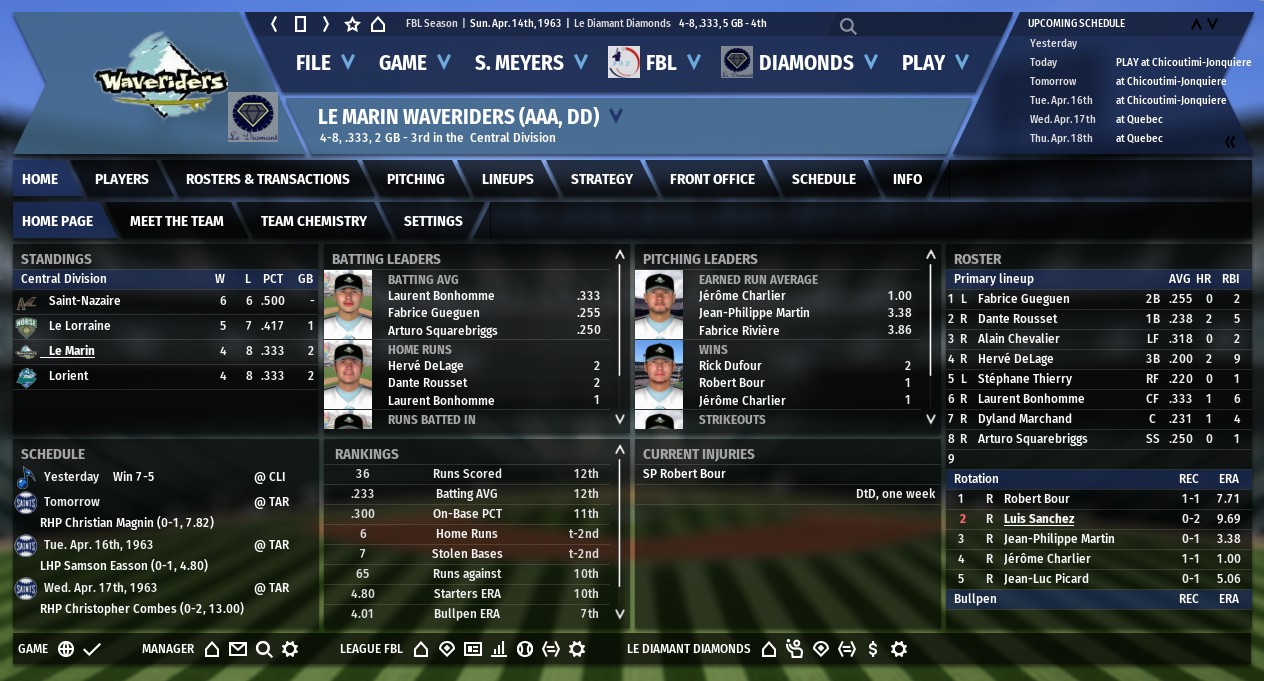This screenshot has height=681, width=1264.
Task: Open the FILE dropdown menu
Action: [325, 62]
